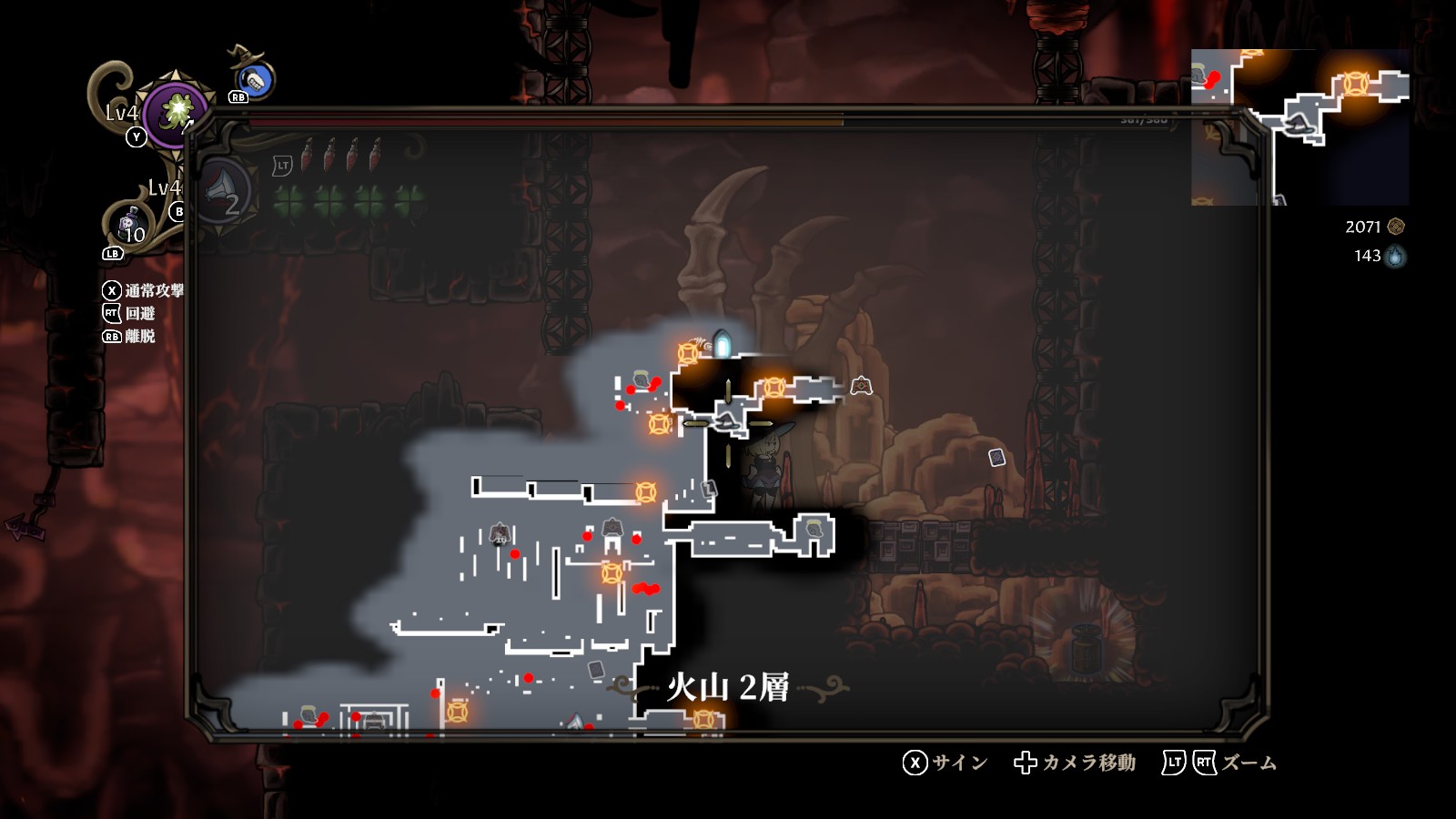Open the minimap in the corner
The width and height of the screenshot is (1456, 819).
pos(1299,126)
